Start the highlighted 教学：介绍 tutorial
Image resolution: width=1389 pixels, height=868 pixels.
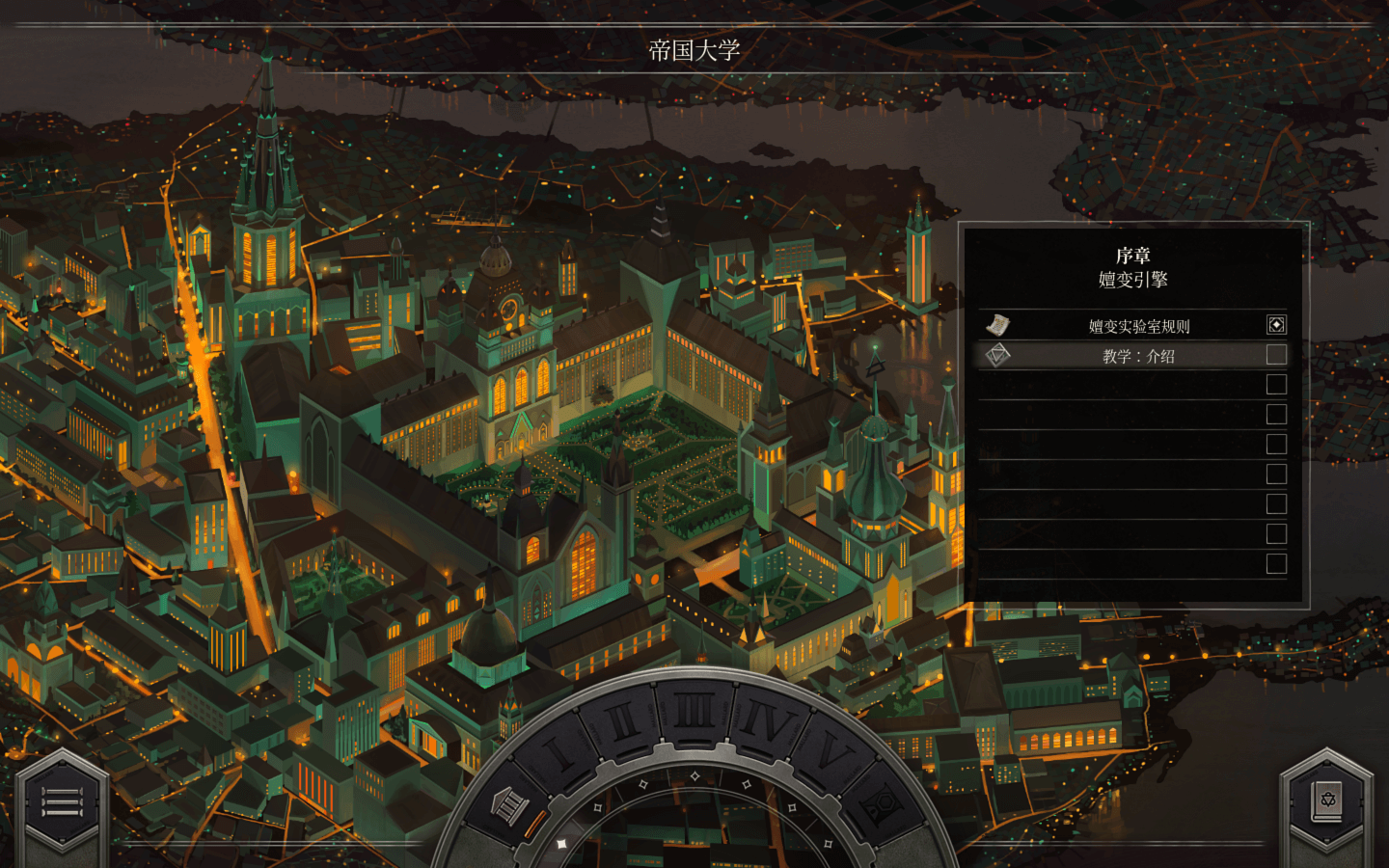(1138, 355)
